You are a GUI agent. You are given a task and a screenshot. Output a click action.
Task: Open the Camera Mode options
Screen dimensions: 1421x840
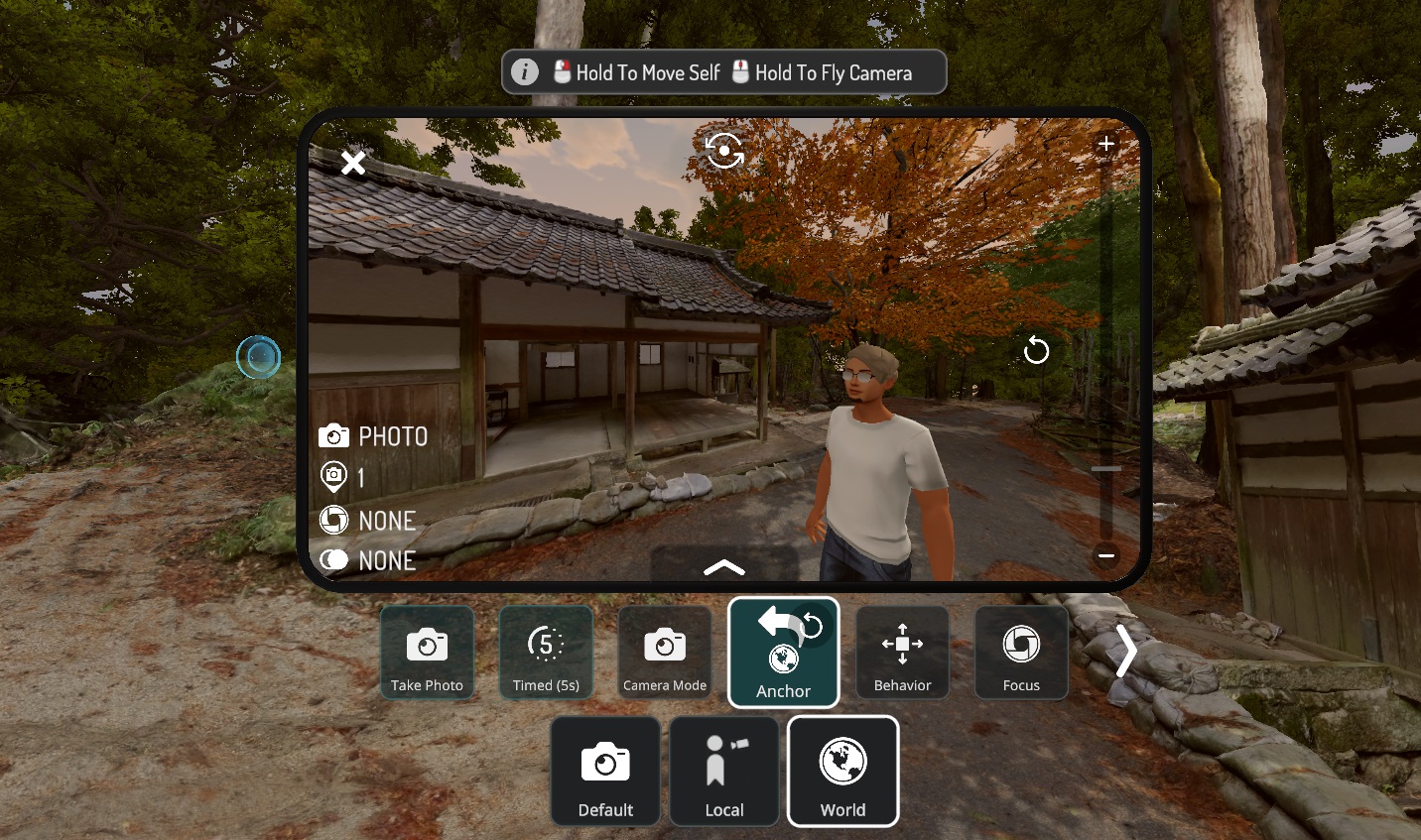point(665,654)
